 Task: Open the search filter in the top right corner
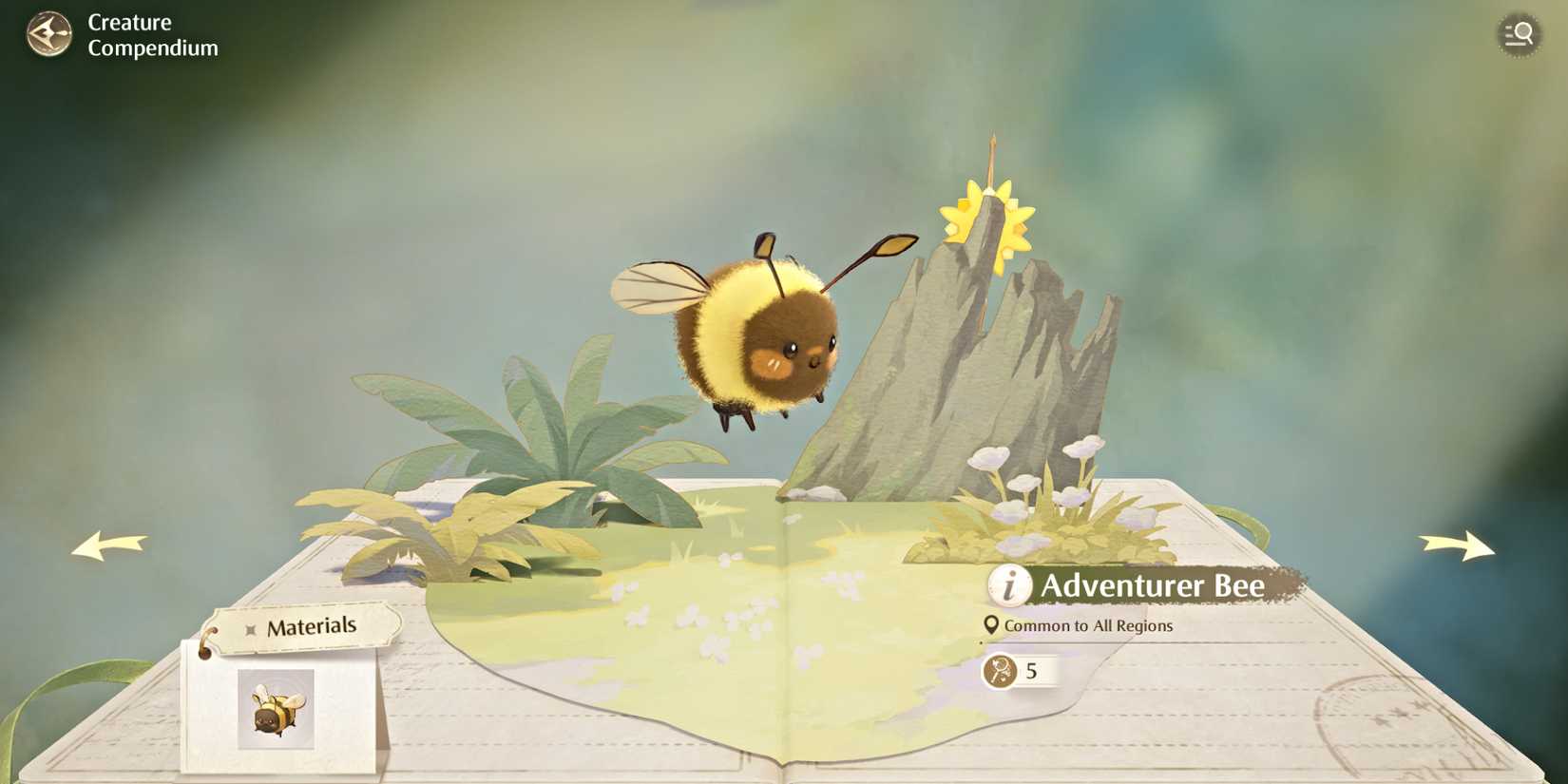[1518, 34]
